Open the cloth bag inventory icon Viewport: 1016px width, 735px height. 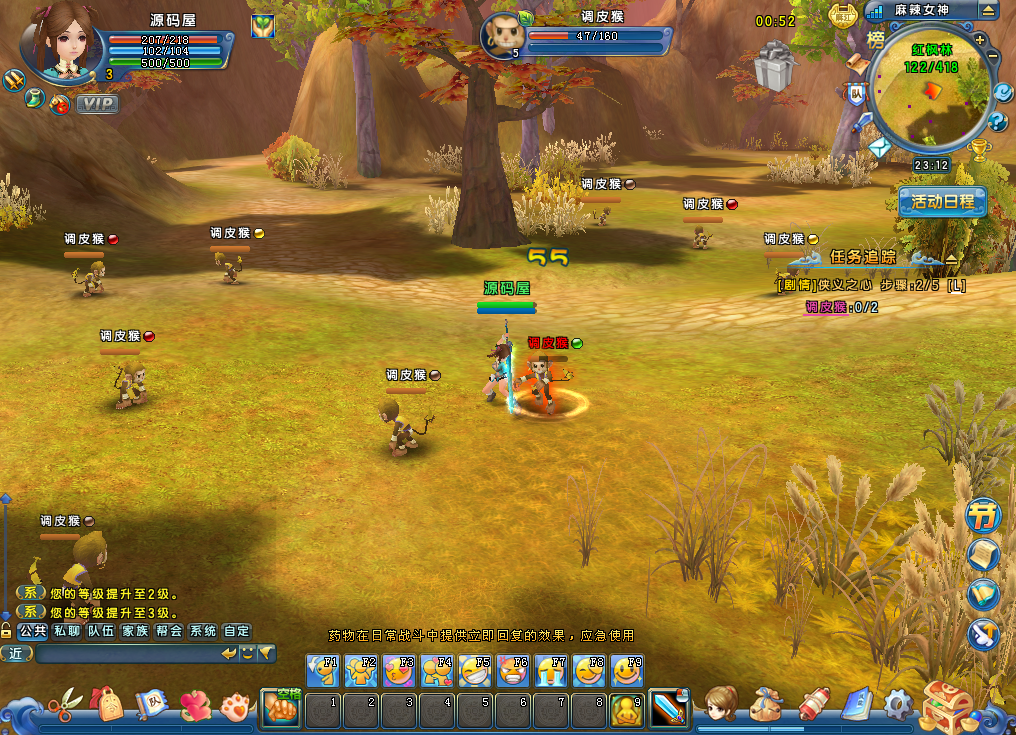coord(765,705)
